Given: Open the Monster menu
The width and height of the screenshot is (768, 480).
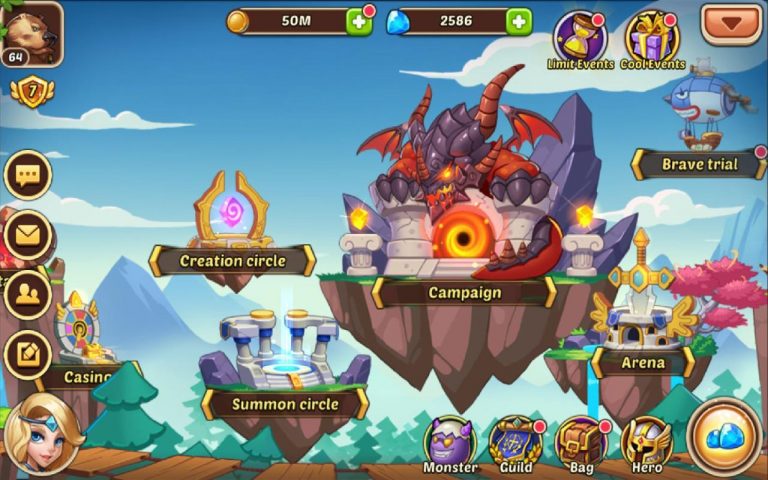Looking at the screenshot, I should coord(449,441).
